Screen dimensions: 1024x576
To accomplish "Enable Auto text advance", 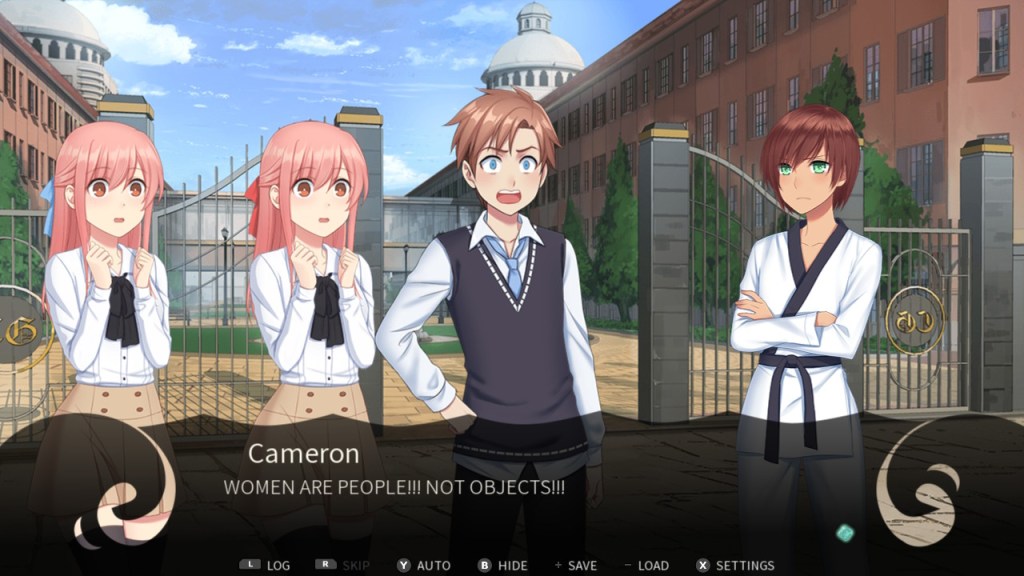I will point(424,565).
